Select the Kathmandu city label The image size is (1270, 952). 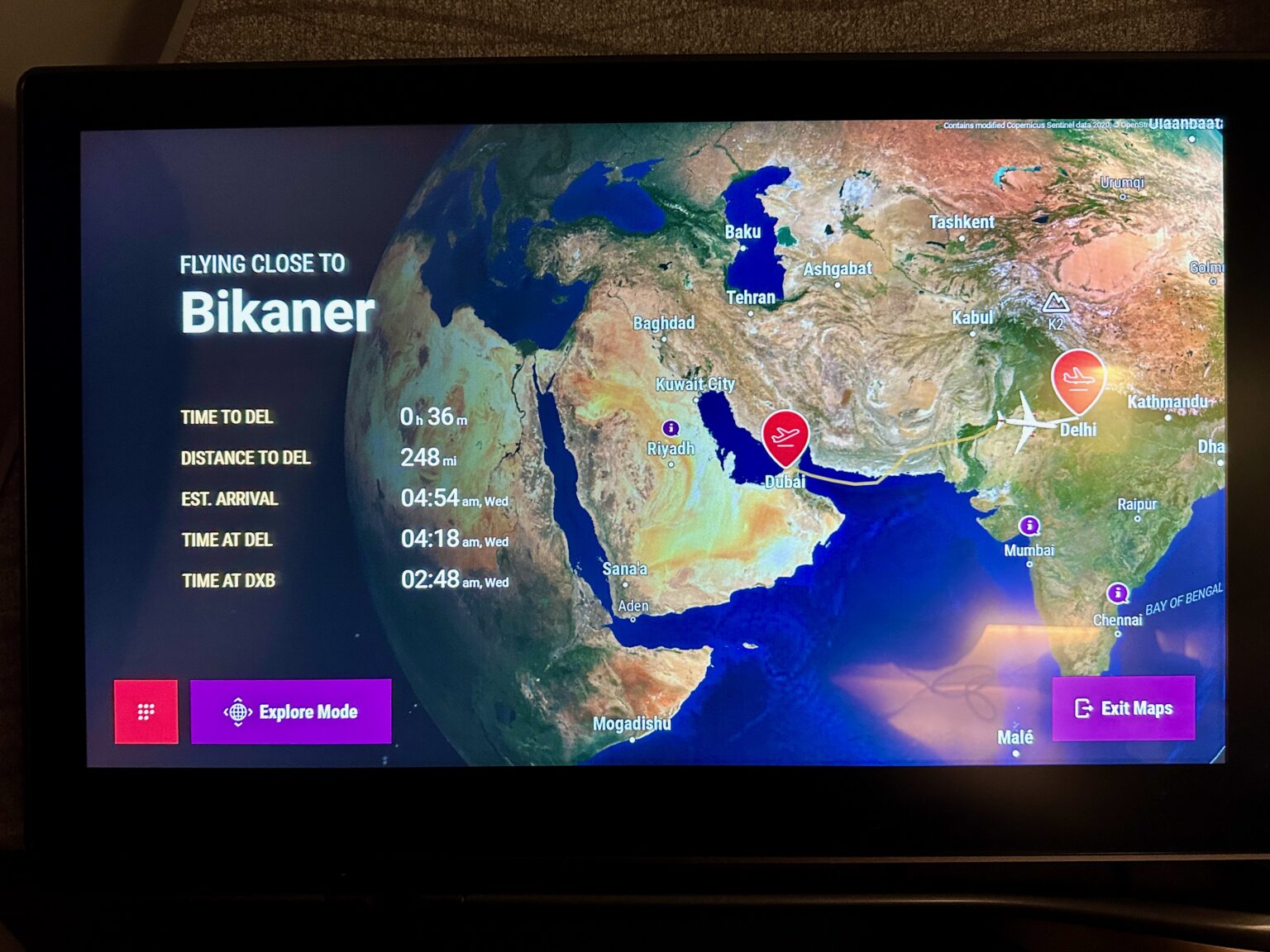click(x=1168, y=402)
